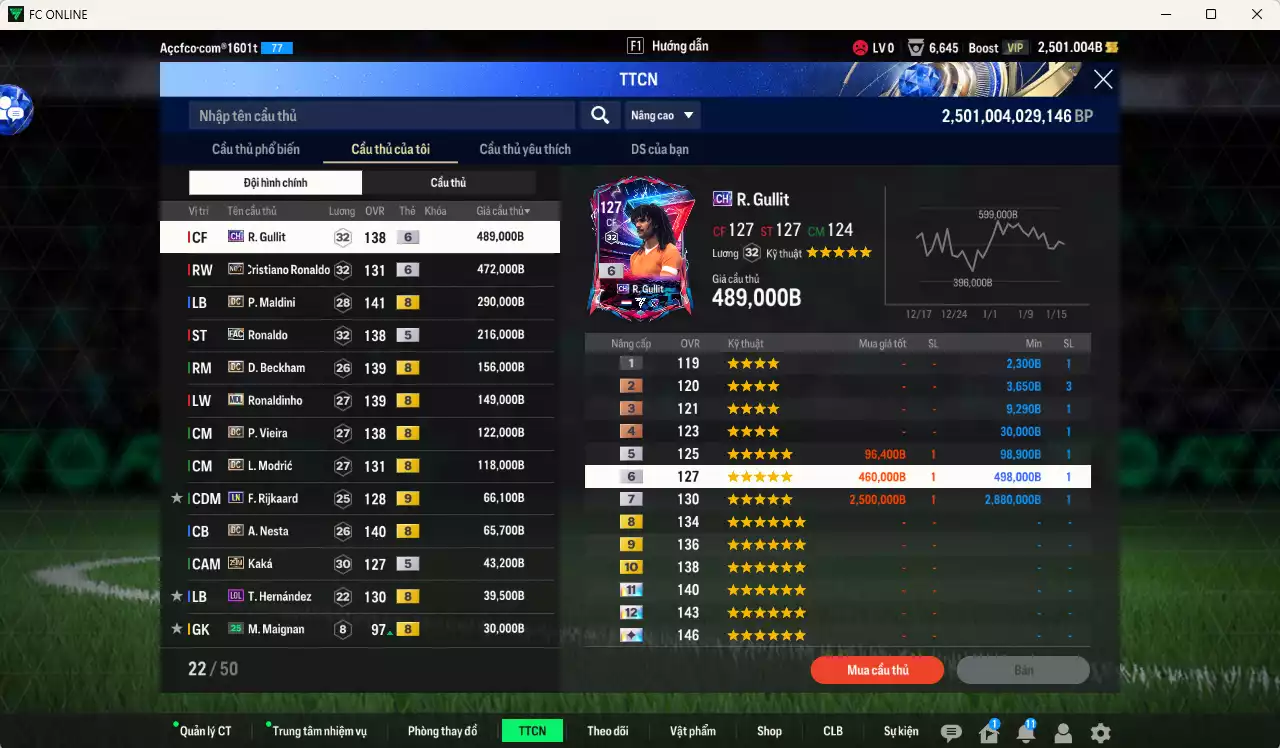Open the profile person icon
The width and height of the screenshot is (1280, 748).
[1062, 732]
